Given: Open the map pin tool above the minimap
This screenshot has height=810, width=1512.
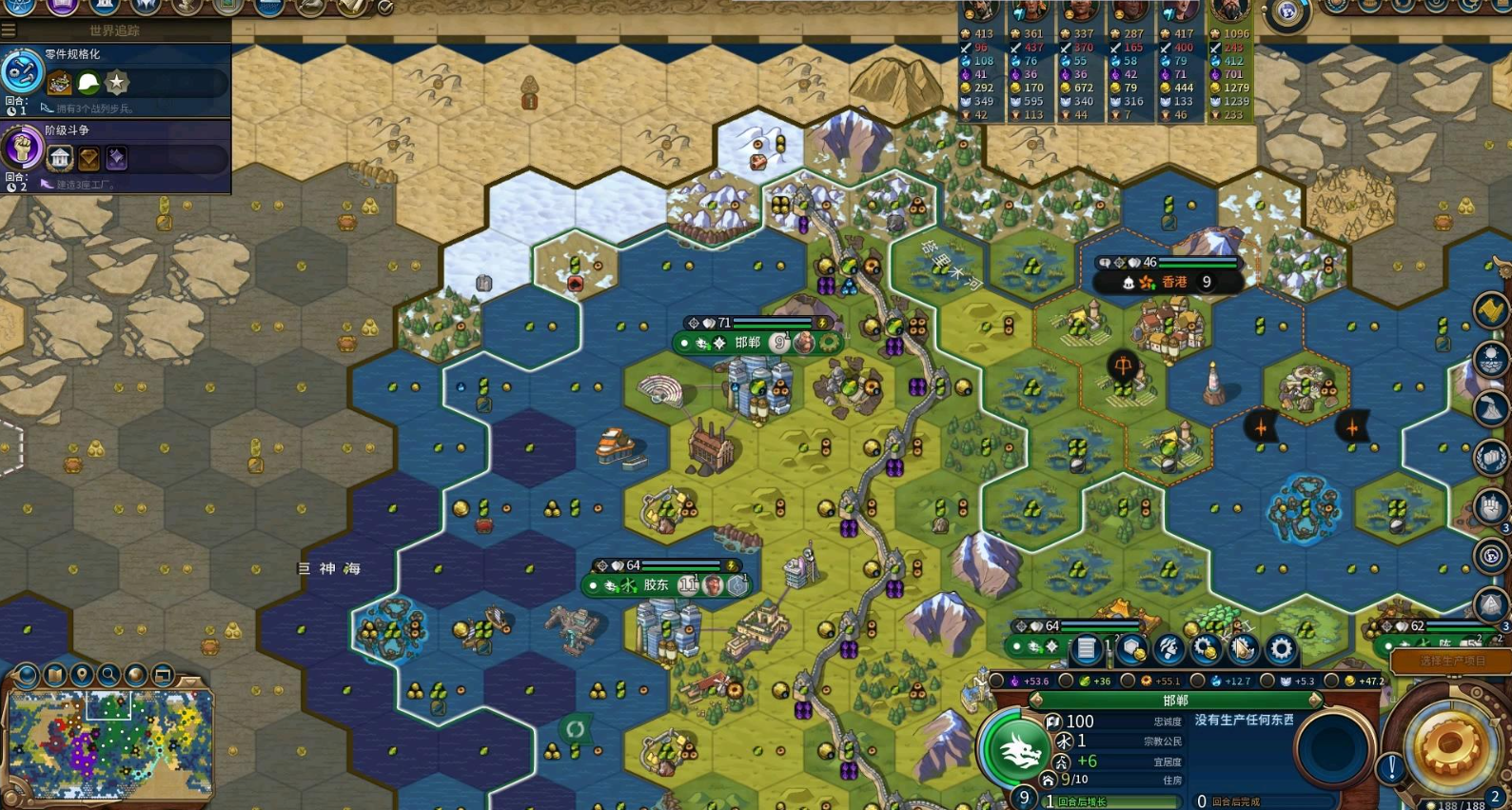Looking at the screenshot, I should [82, 676].
